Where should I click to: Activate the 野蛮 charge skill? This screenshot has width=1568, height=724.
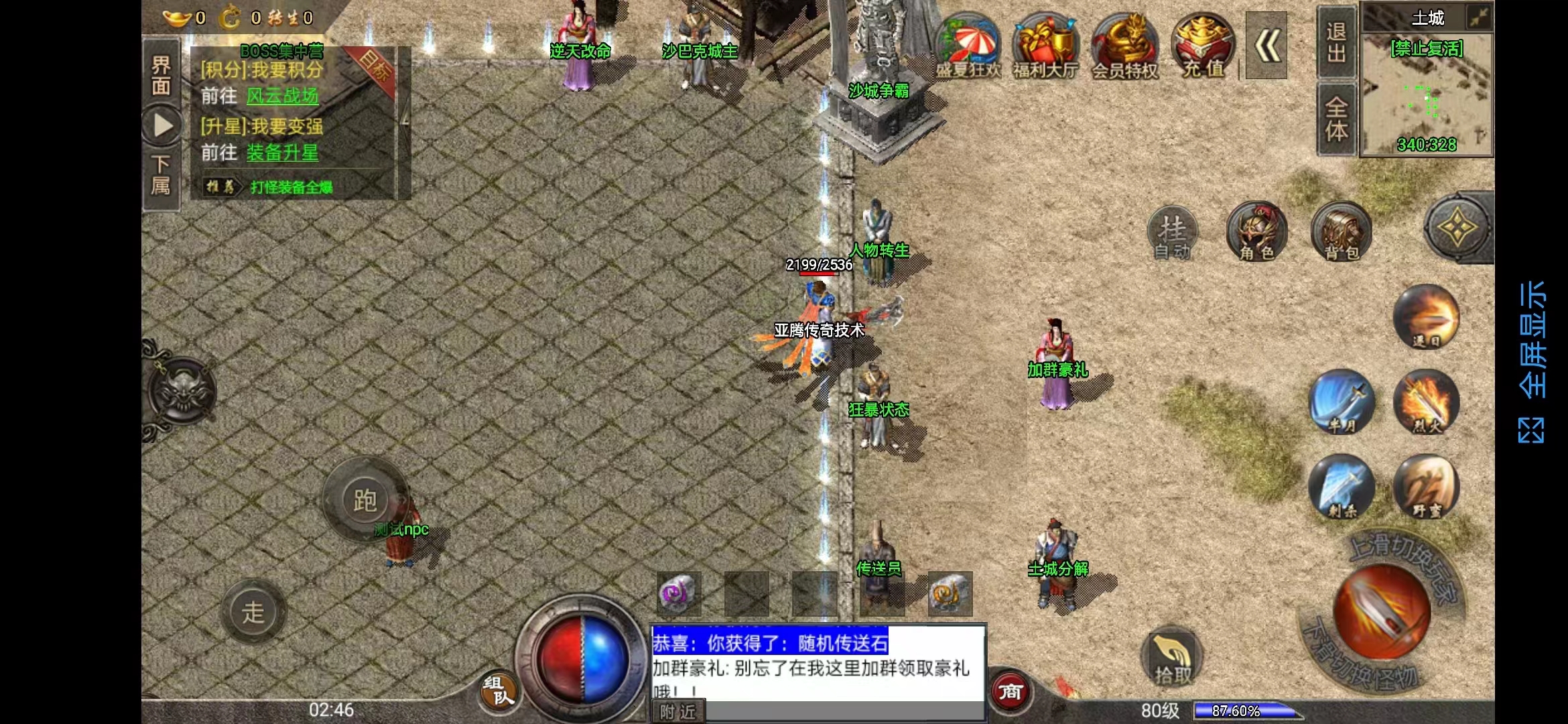click(x=1426, y=486)
